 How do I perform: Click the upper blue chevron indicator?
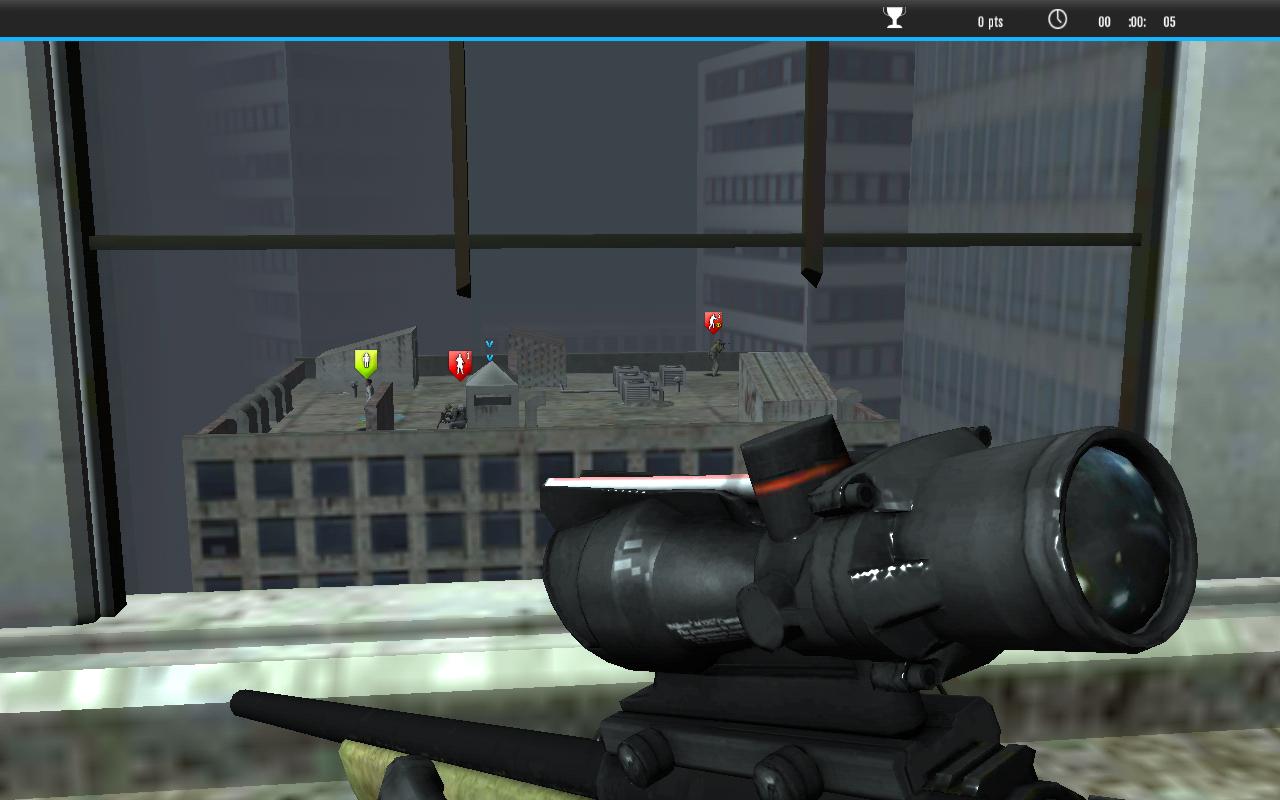click(489, 342)
